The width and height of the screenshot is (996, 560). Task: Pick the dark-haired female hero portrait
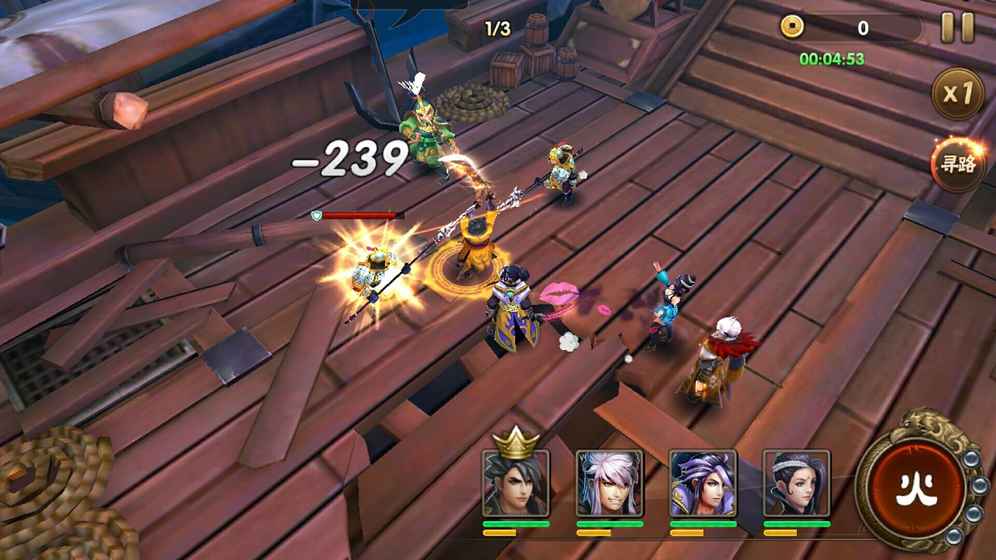point(796,483)
